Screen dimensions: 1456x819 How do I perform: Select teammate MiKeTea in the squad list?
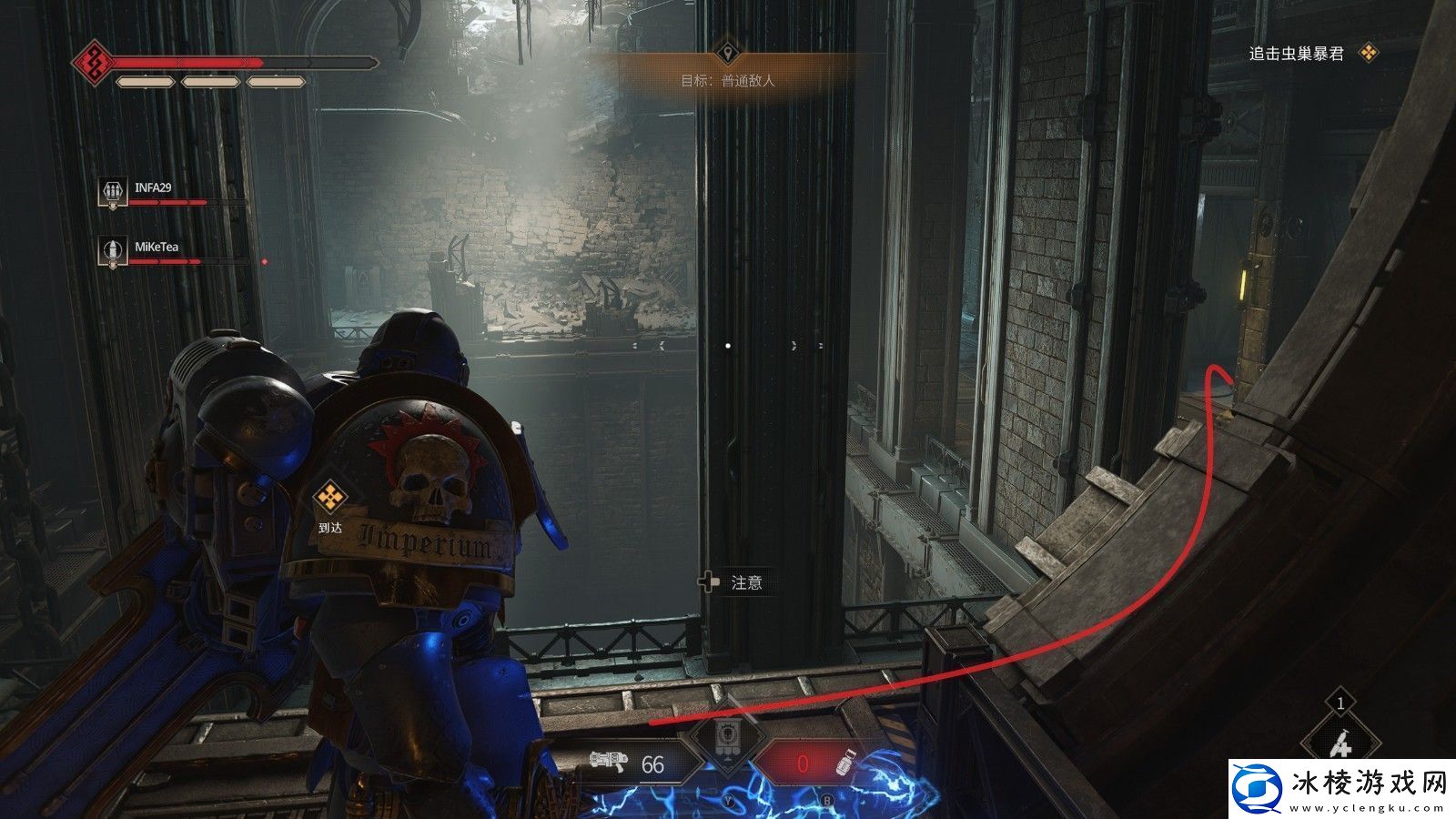point(156,248)
